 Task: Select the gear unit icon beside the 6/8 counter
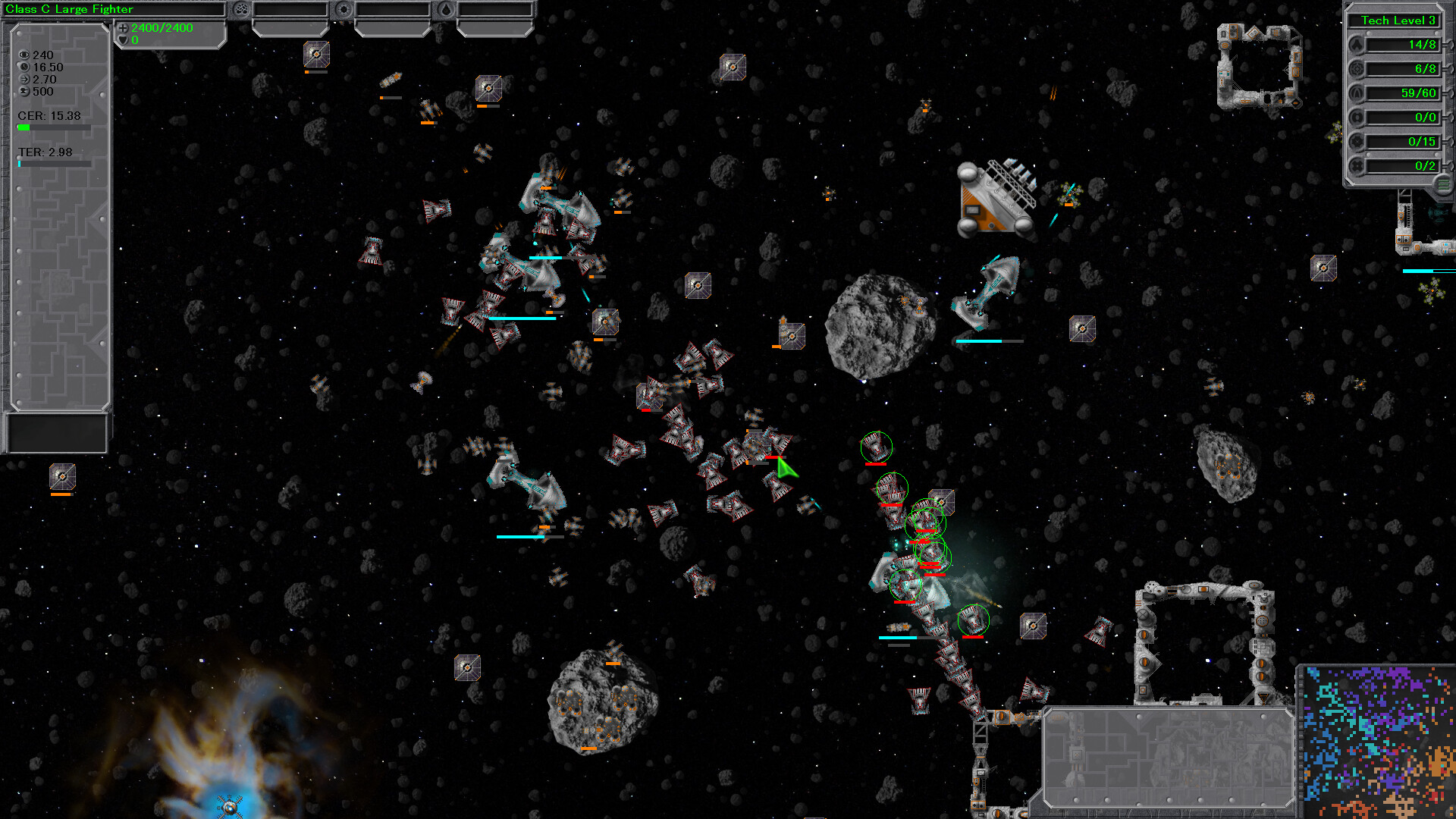[1357, 68]
